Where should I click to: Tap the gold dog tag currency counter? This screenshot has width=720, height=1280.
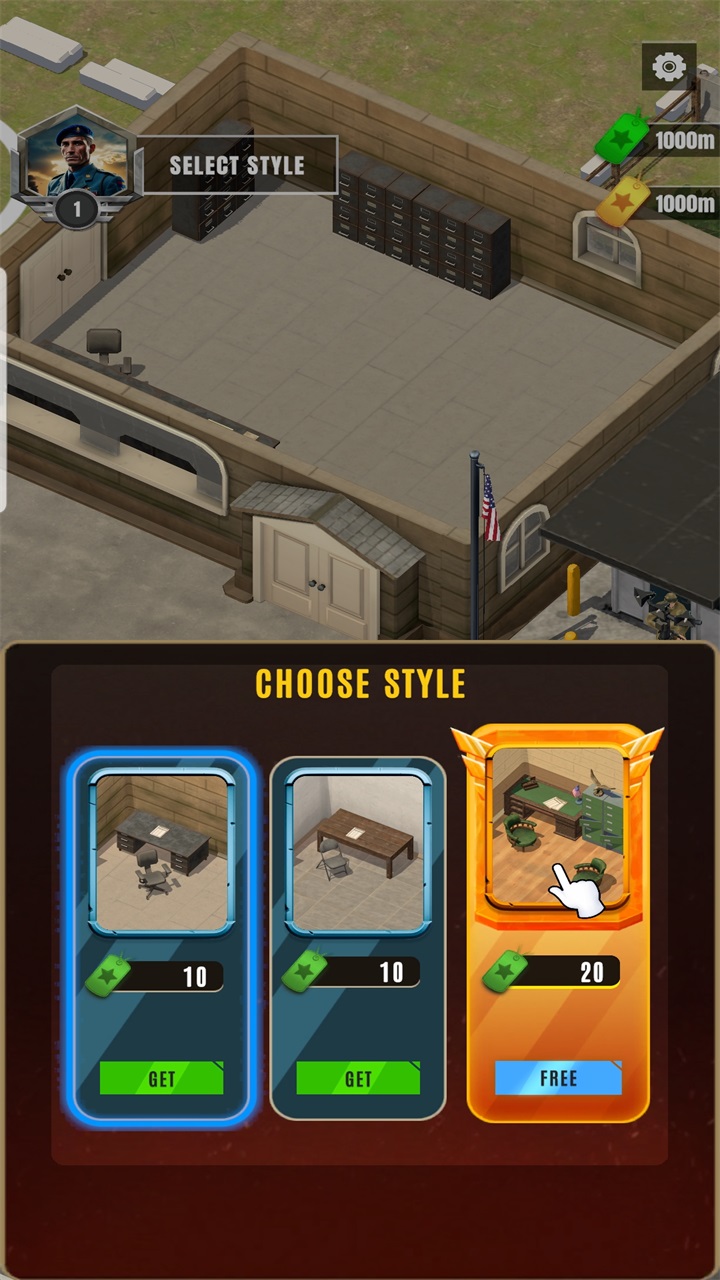[660, 204]
